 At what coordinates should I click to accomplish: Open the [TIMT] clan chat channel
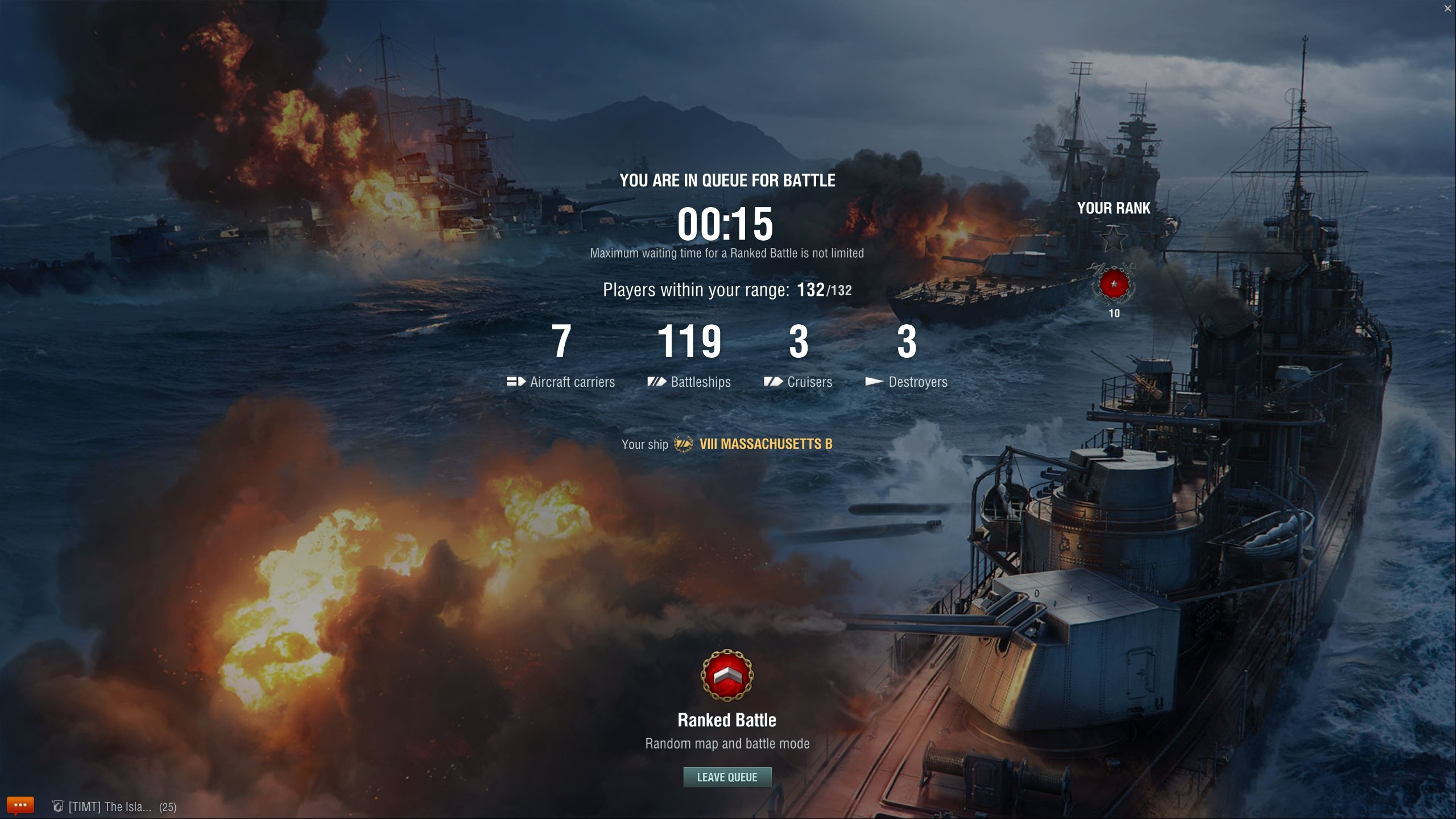[109, 806]
